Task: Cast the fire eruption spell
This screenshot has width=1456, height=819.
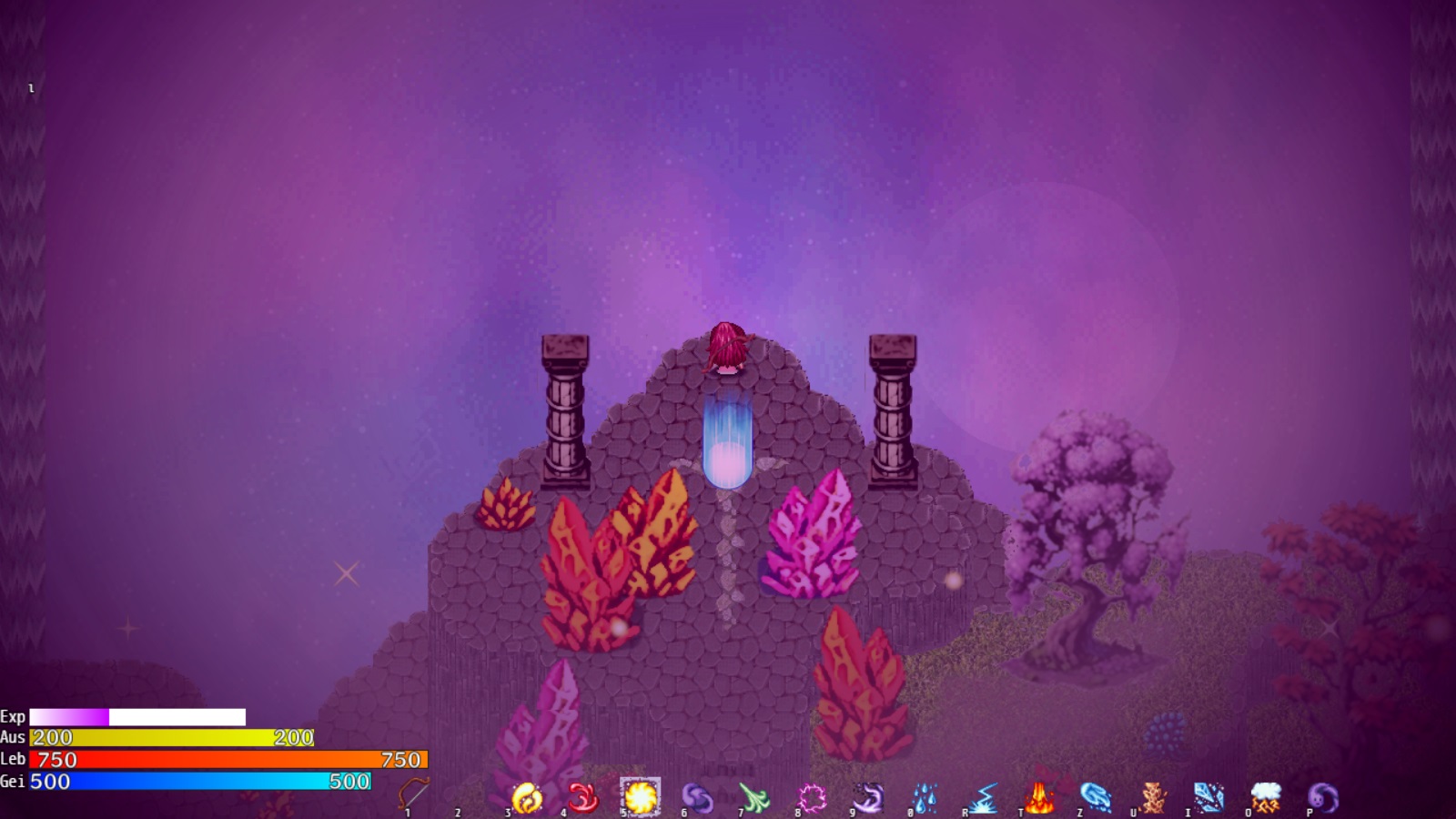Action: [1039, 798]
